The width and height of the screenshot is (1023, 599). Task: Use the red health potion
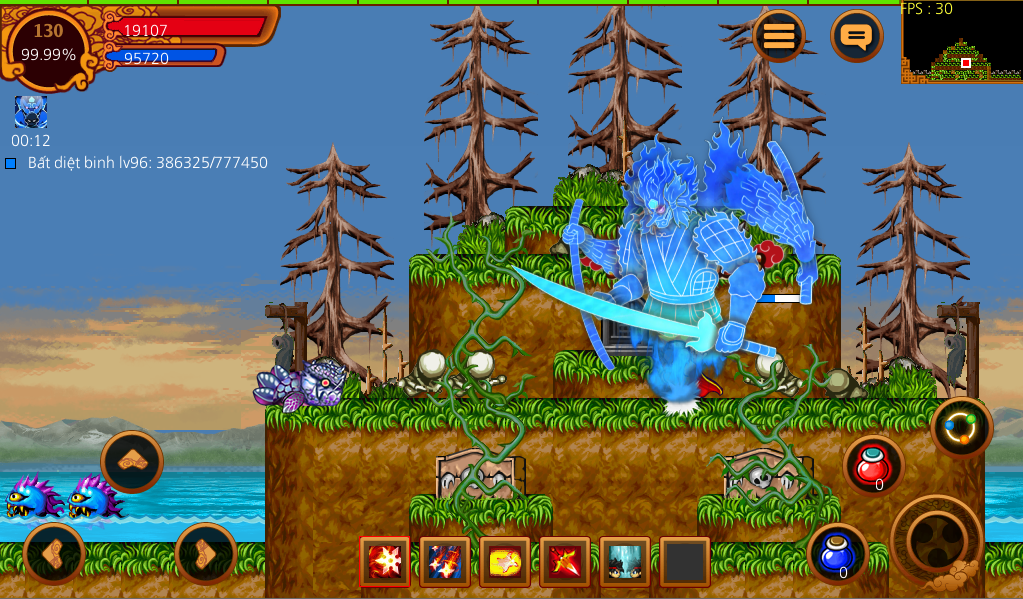(874, 465)
